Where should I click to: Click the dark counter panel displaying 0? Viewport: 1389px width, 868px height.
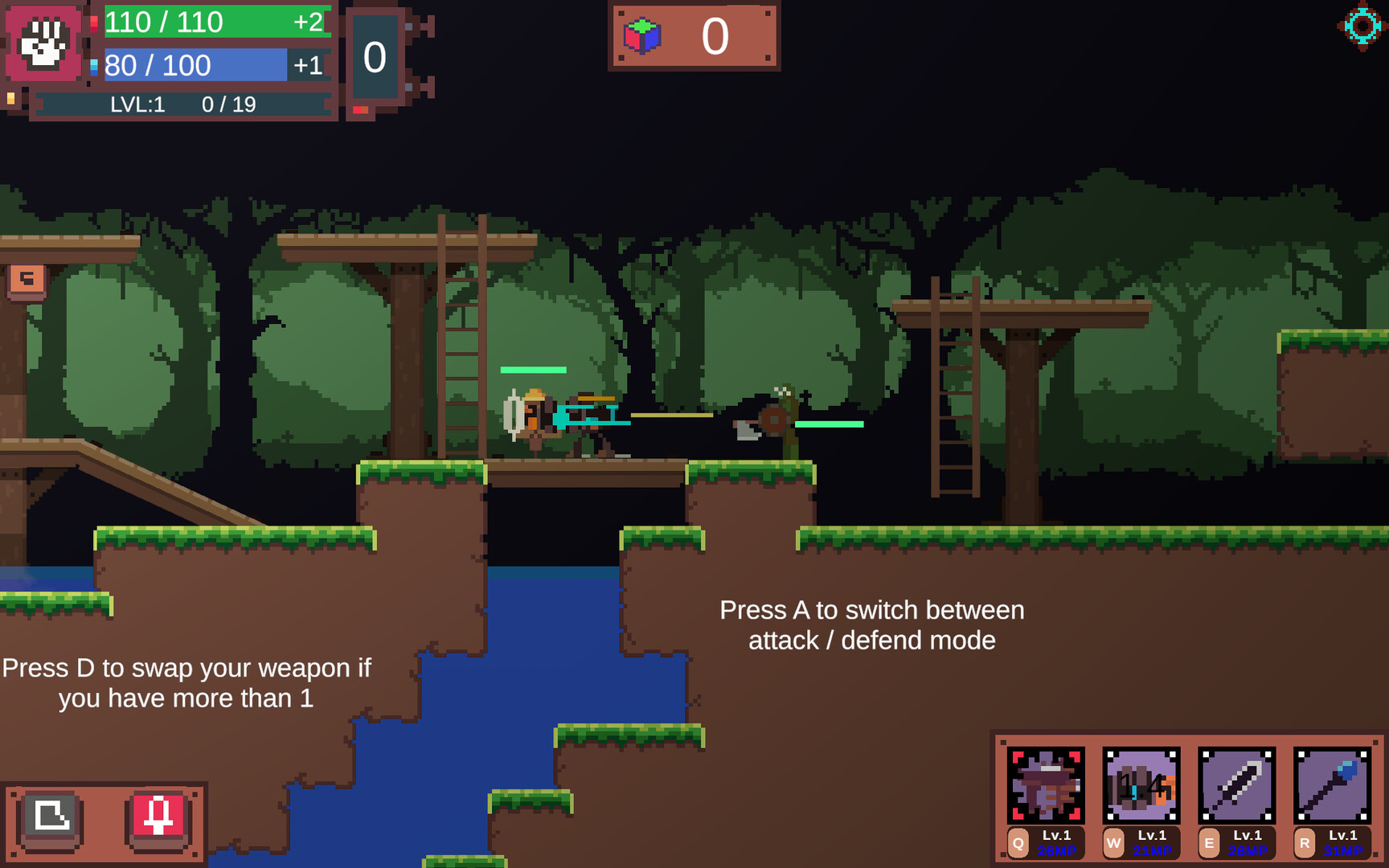point(375,58)
